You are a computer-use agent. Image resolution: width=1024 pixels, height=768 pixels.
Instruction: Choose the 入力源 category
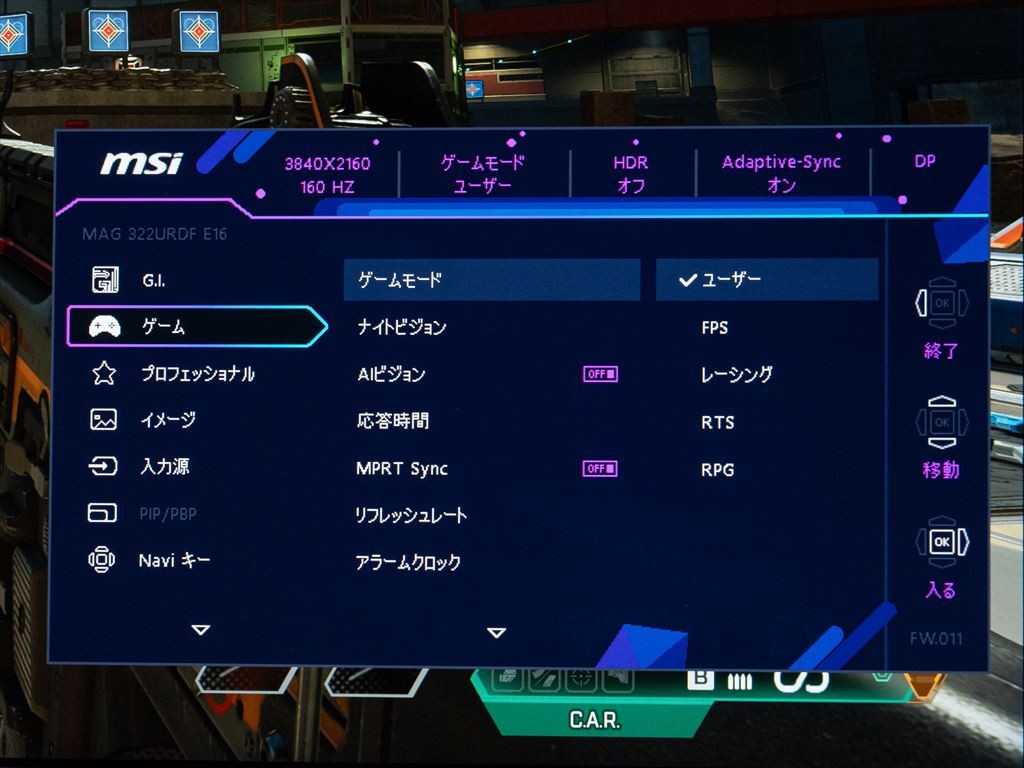[164, 467]
